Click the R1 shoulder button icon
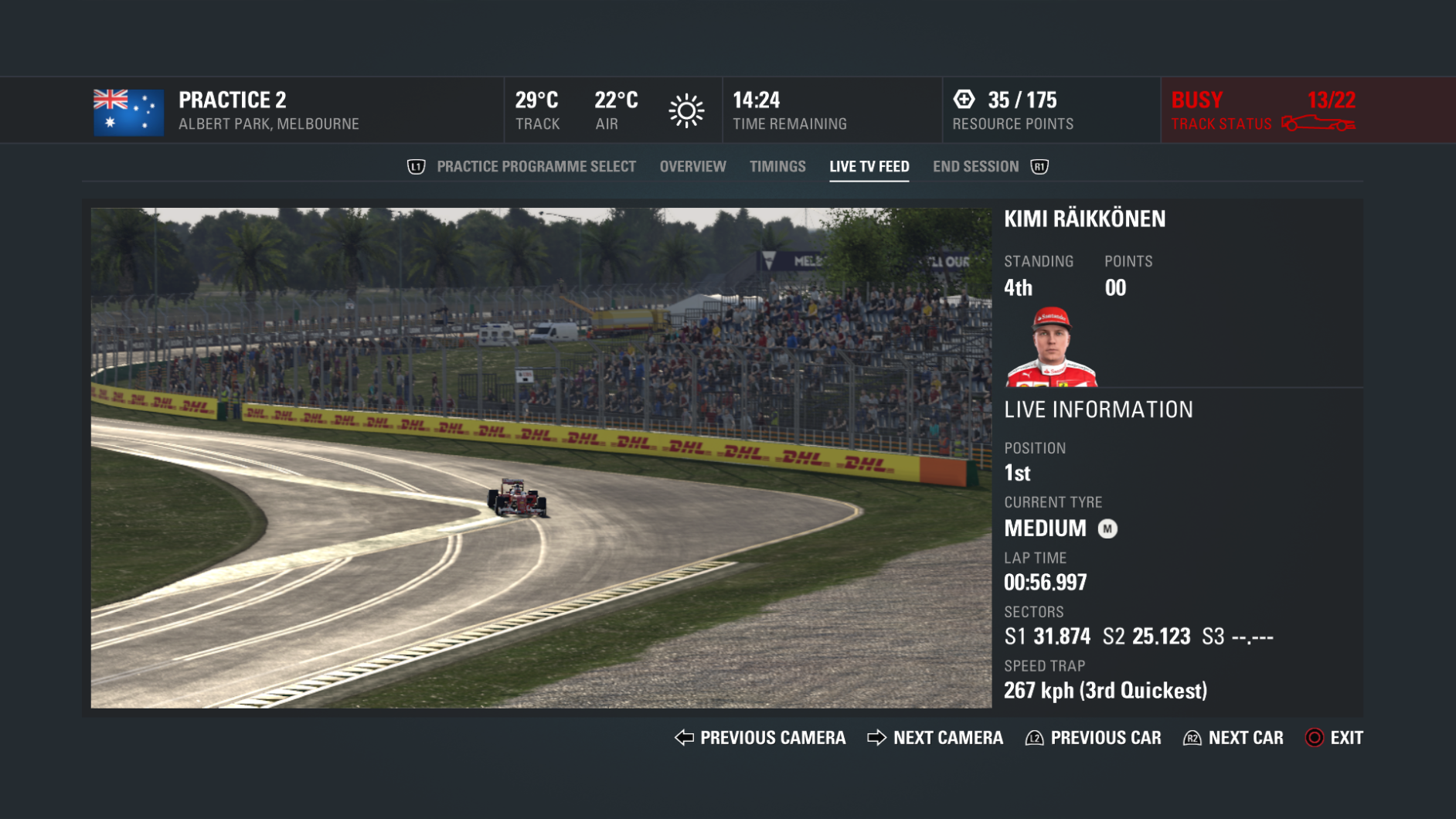 point(1039,165)
